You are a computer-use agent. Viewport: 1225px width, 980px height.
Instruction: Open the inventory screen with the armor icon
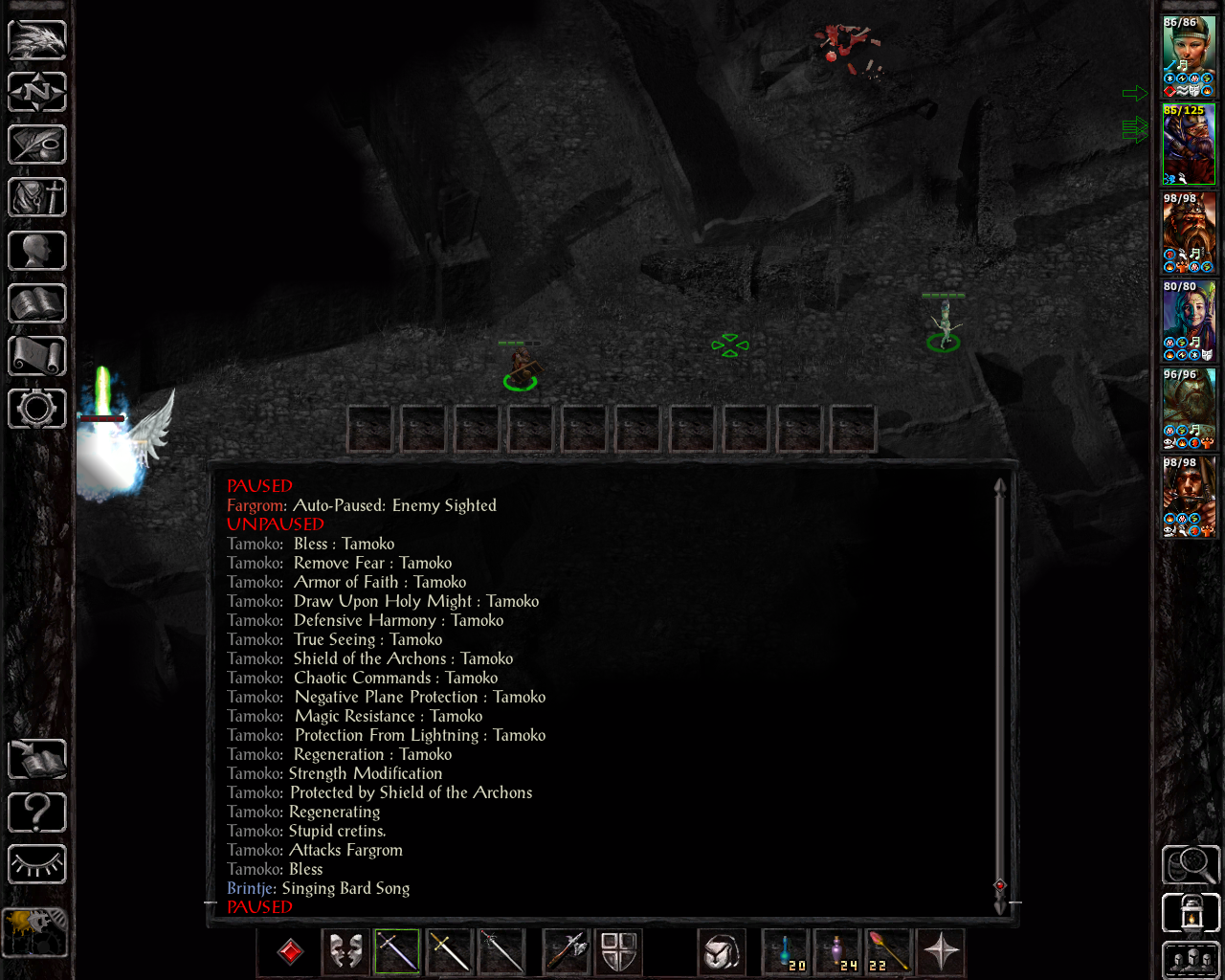pyautogui.click(x=37, y=197)
